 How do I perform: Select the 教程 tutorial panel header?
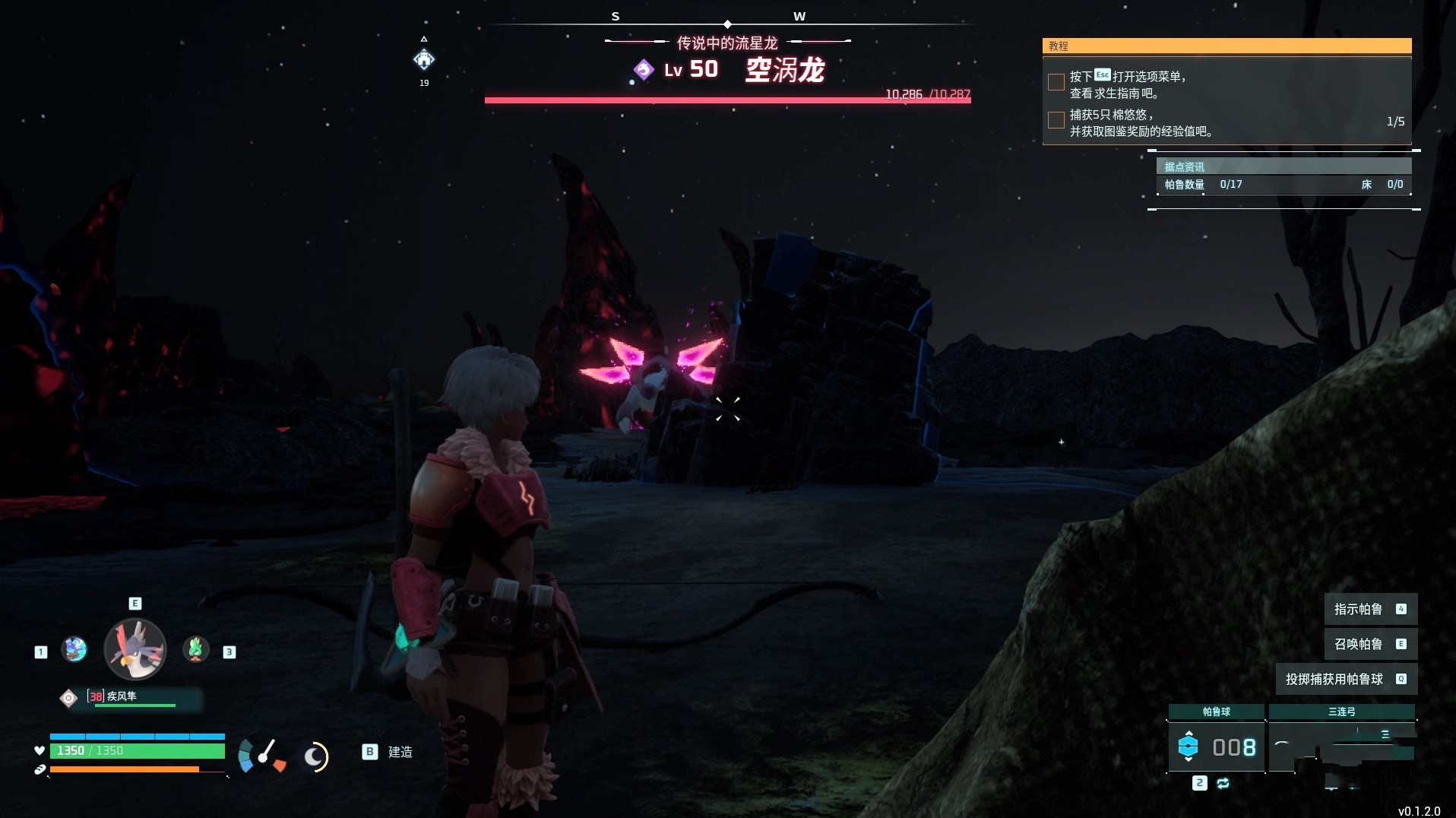(1227, 46)
